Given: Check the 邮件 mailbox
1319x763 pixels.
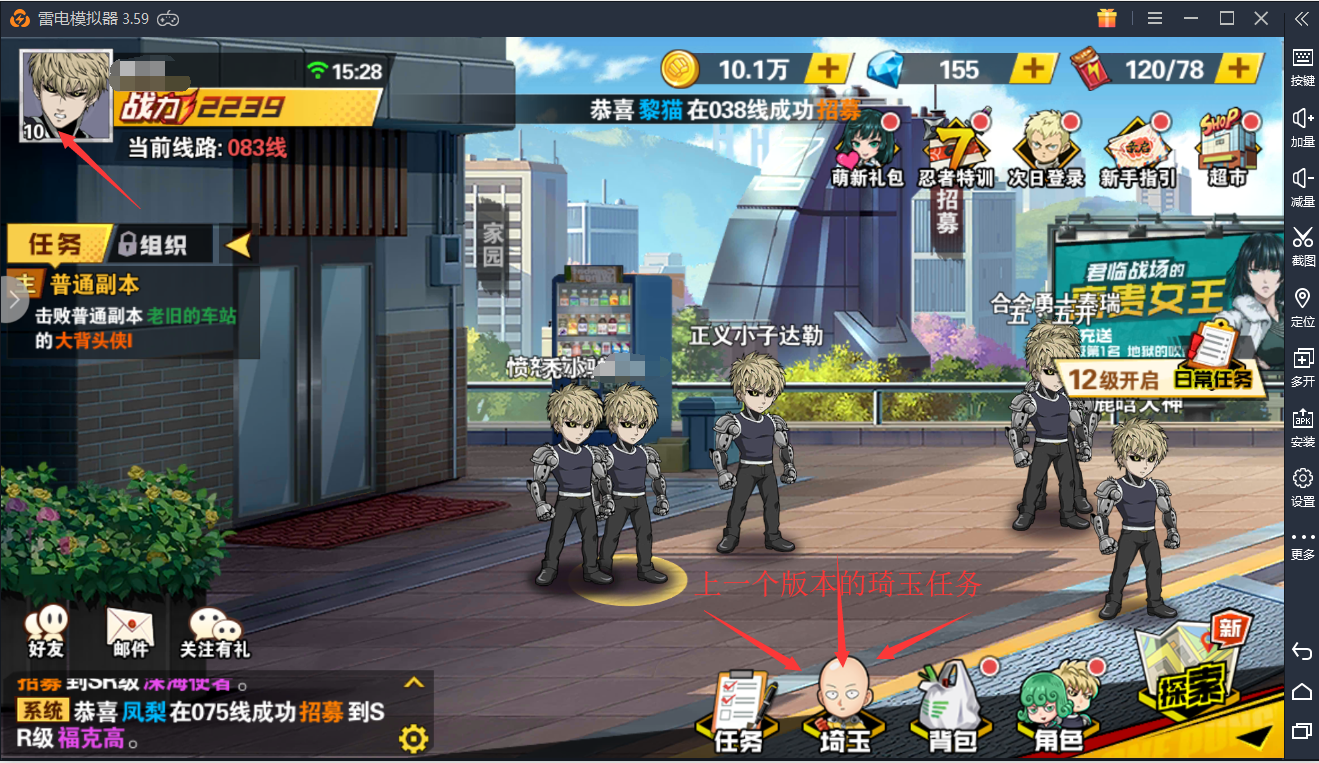Looking at the screenshot, I should click(131, 632).
